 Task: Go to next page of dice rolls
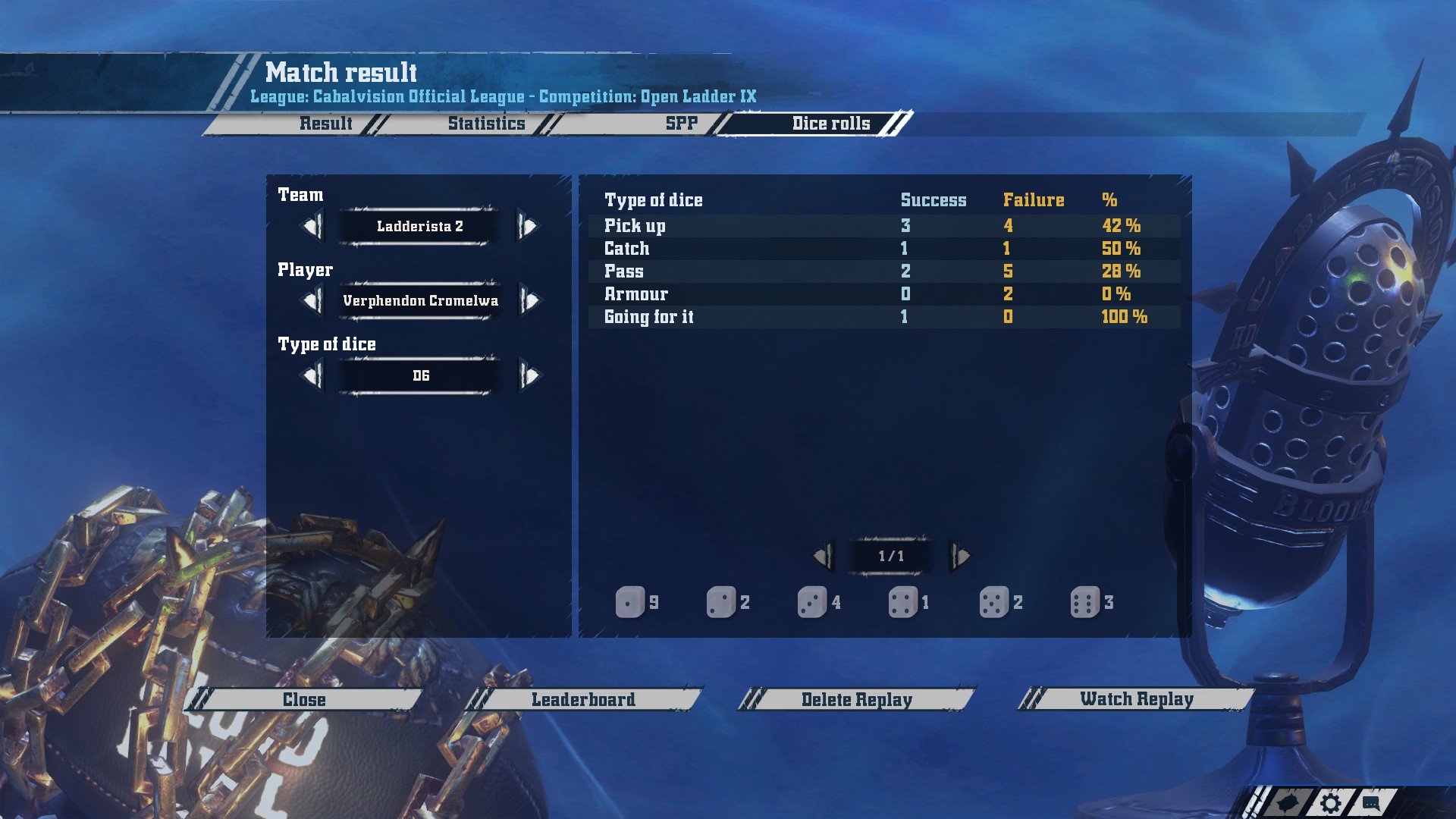click(x=960, y=557)
